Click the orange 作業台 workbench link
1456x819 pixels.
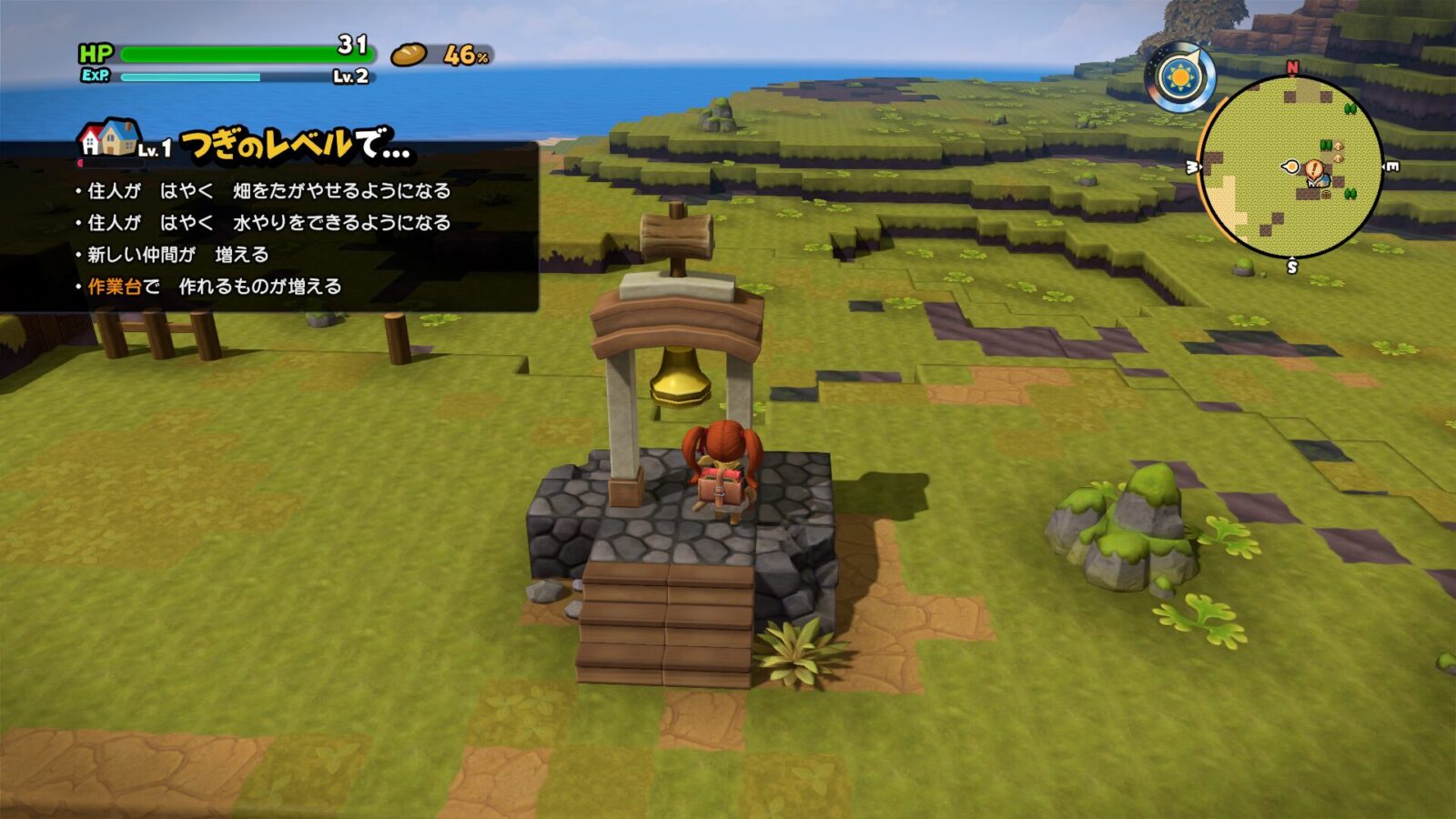point(115,287)
